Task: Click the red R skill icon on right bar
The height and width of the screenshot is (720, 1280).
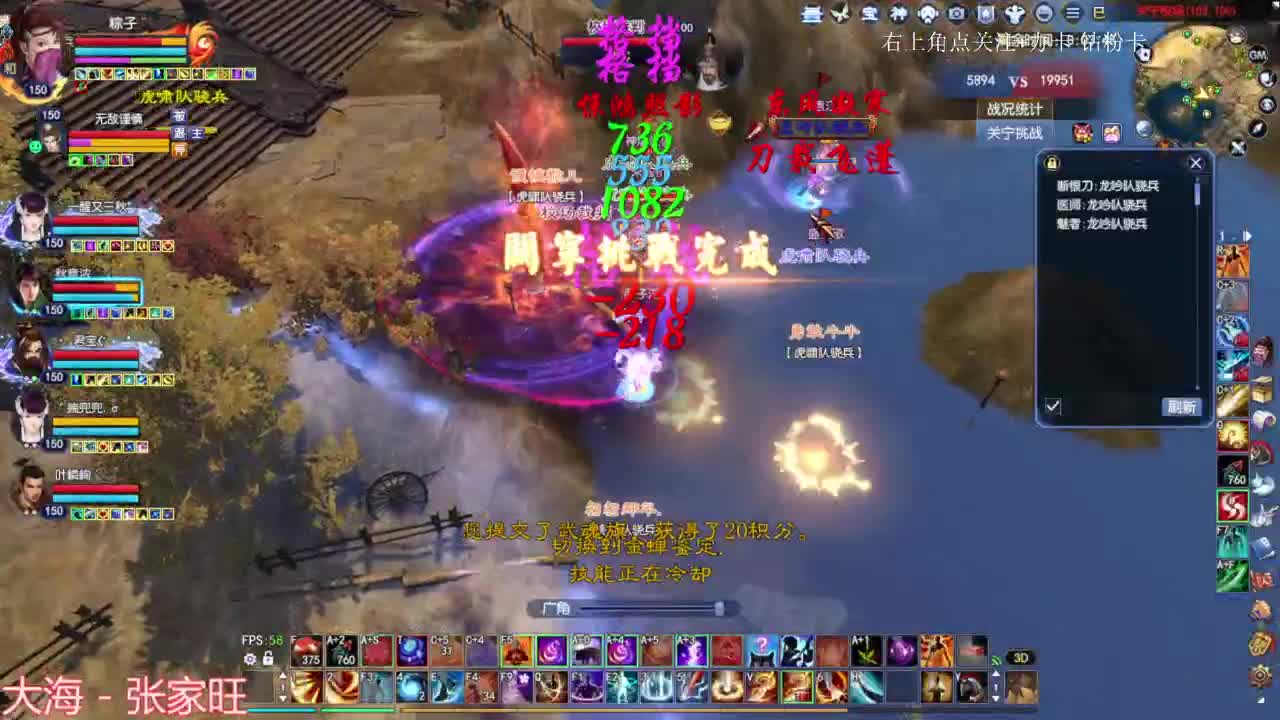Action: pos(1228,258)
